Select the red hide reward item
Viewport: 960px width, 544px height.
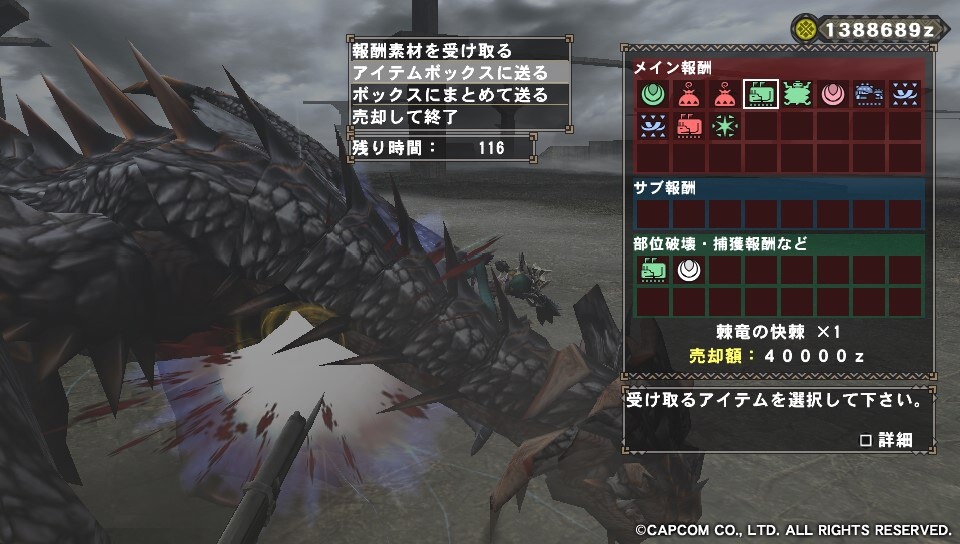click(x=689, y=126)
